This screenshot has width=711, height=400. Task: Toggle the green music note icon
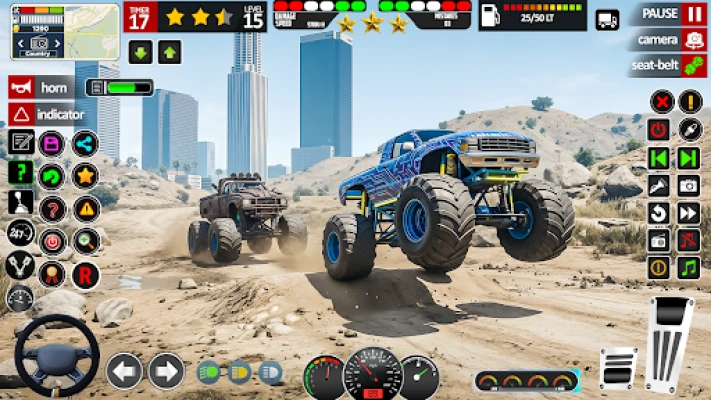(x=688, y=268)
